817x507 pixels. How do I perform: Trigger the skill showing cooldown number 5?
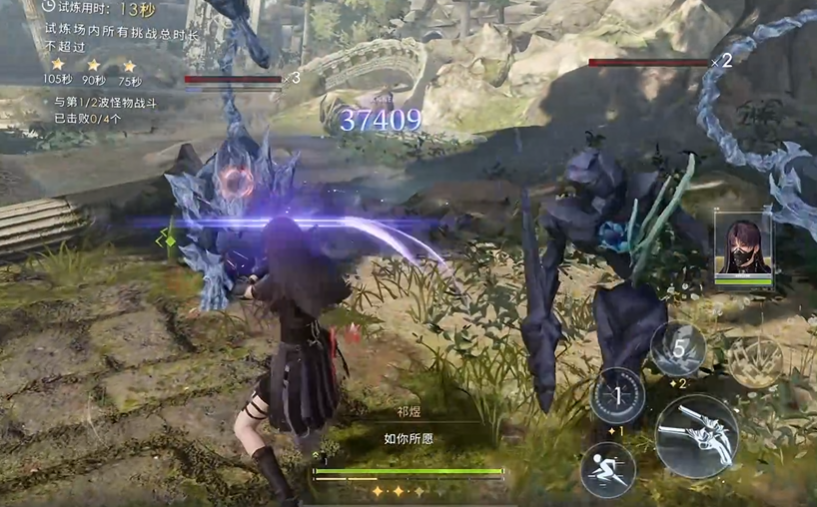679,350
